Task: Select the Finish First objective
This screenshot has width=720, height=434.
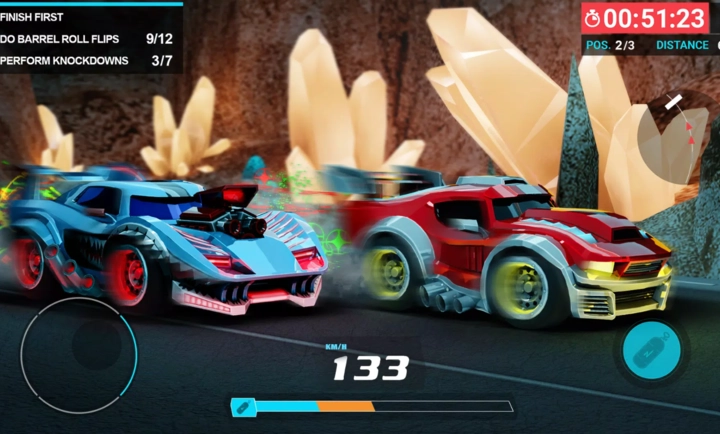Action: click(40, 16)
